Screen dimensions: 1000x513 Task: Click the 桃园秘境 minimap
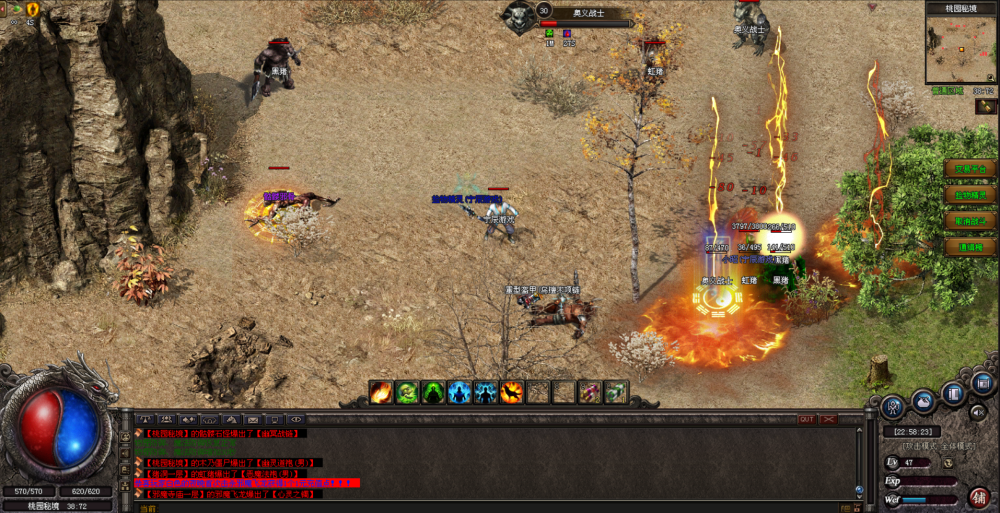click(960, 49)
